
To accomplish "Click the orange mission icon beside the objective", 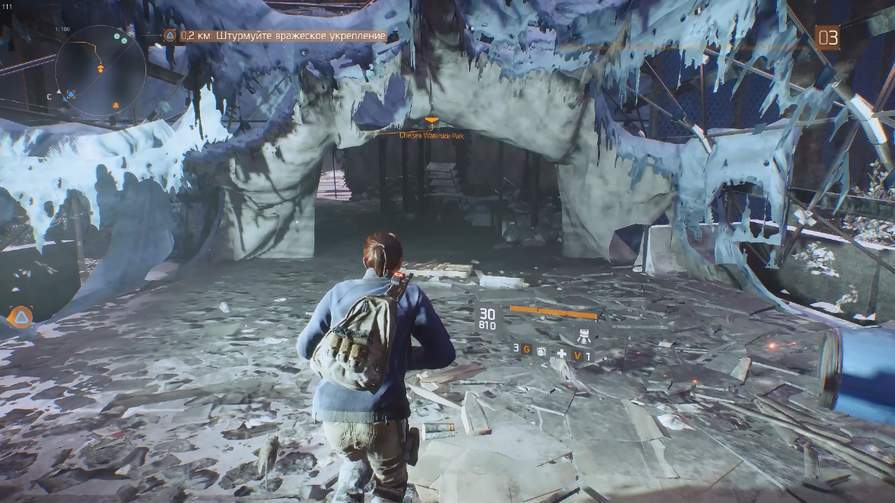I will point(170,36).
